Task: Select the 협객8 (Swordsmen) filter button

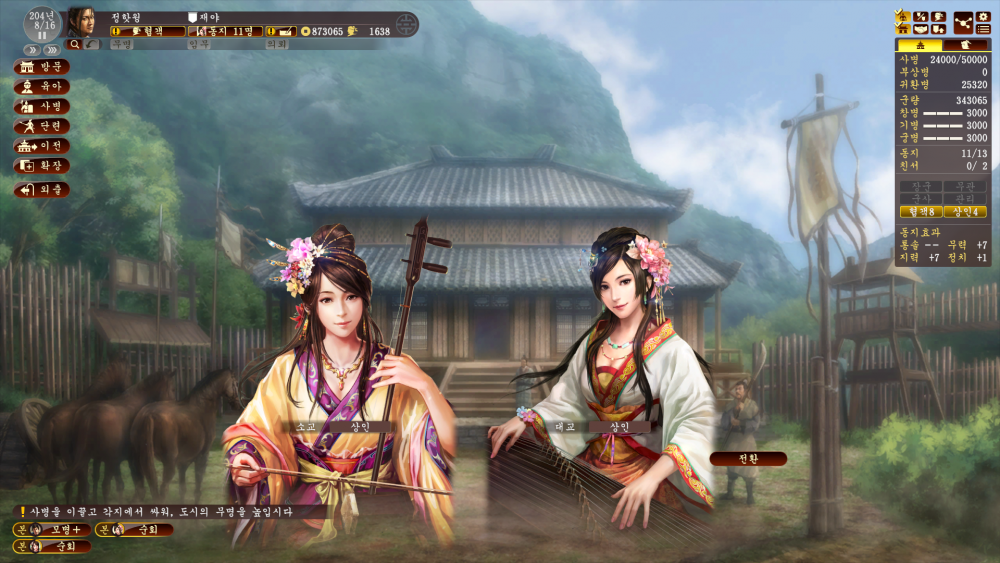Action: (x=920, y=211)
